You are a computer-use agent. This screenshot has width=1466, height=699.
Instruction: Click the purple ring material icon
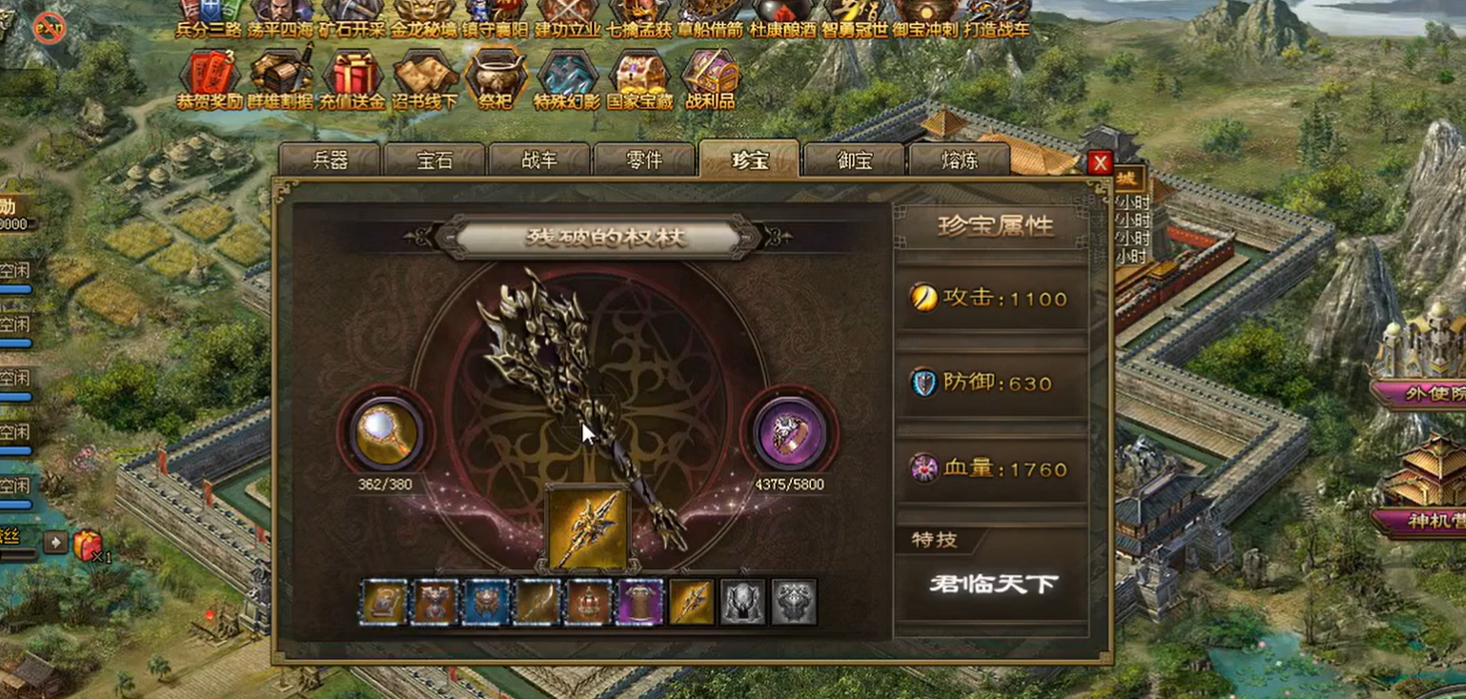(x=789, y=433)
